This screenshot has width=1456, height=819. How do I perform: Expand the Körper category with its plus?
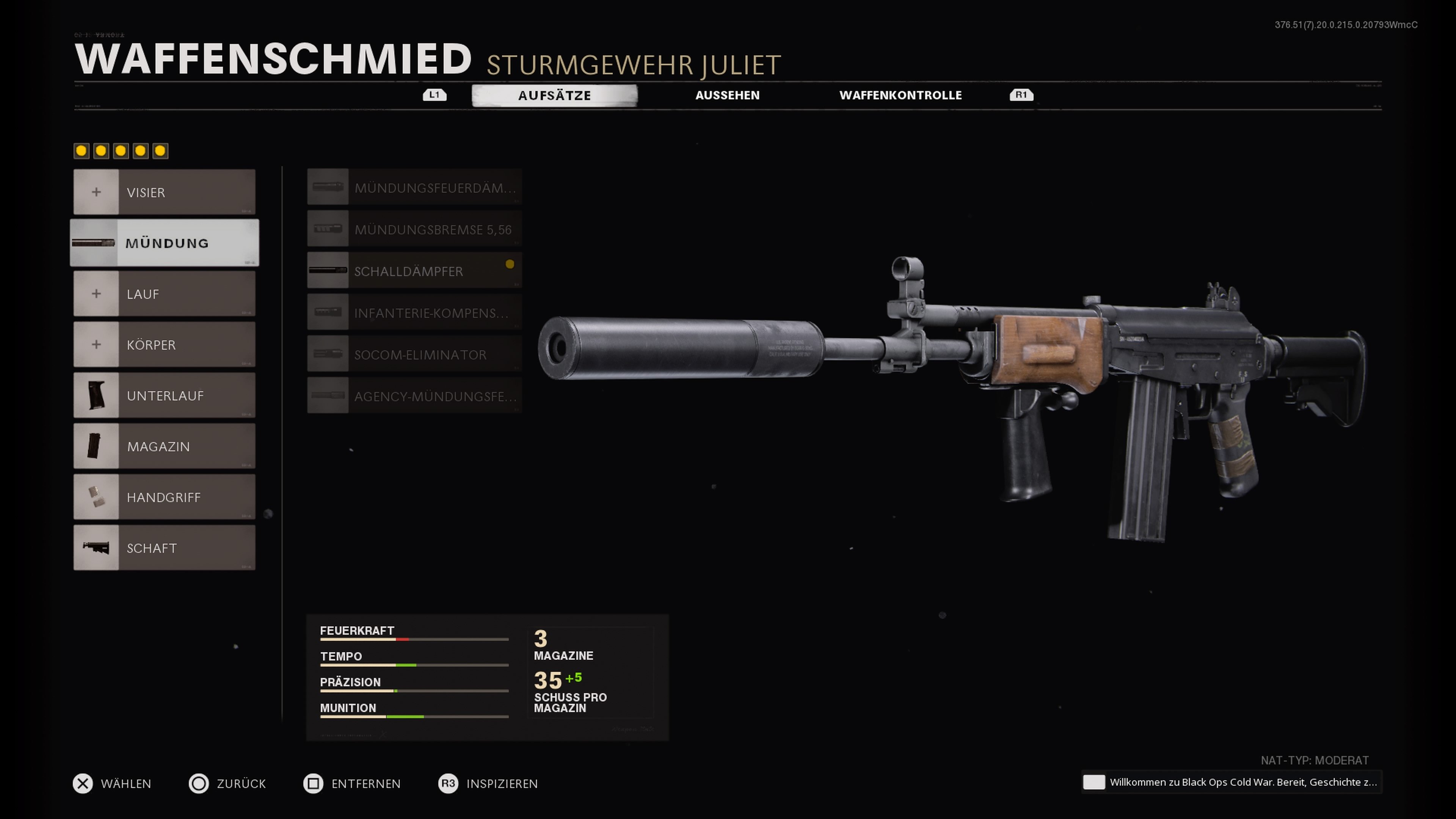[x=96, y=344]
